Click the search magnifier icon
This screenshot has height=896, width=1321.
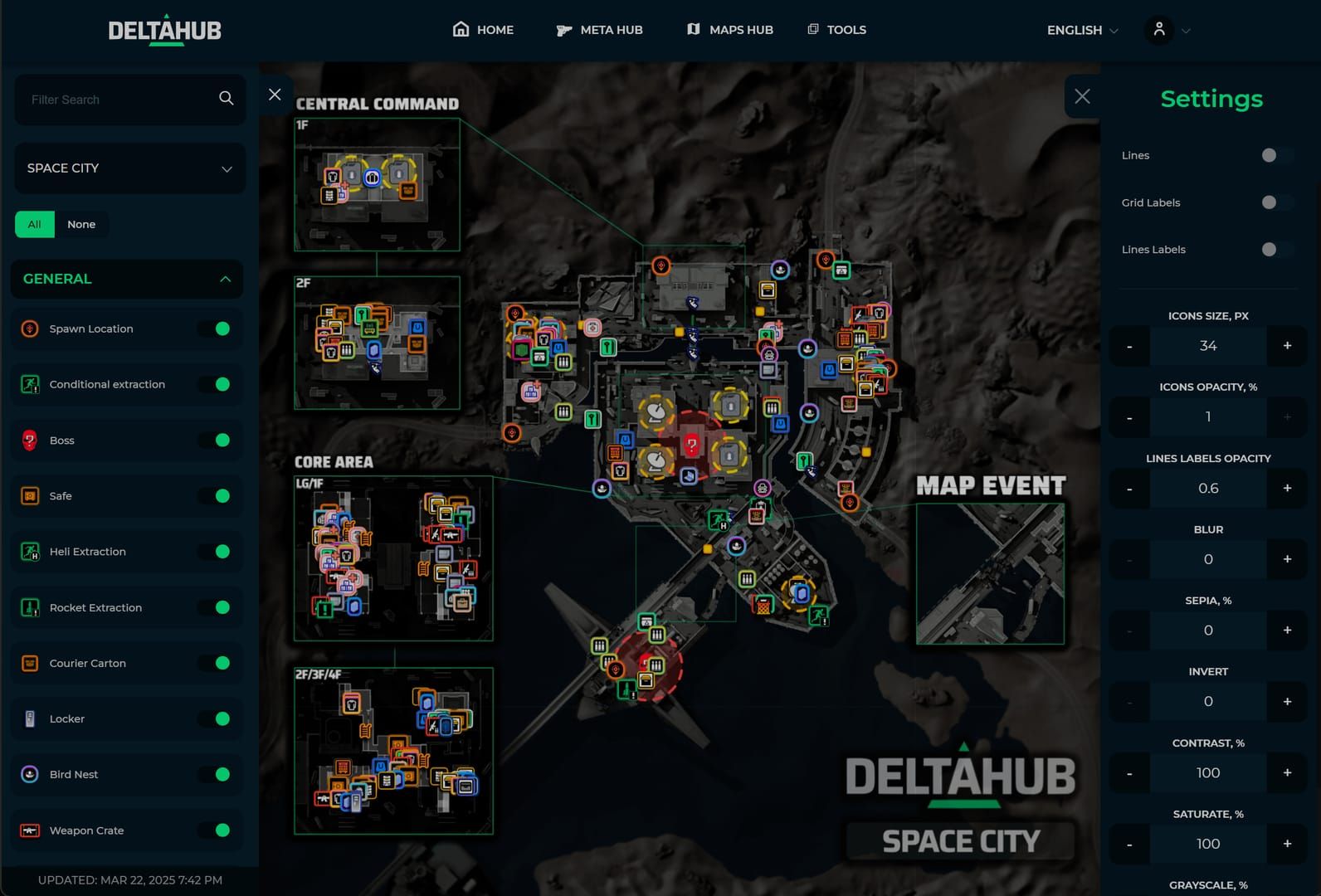pyautogui.click(x=226, y=98)
